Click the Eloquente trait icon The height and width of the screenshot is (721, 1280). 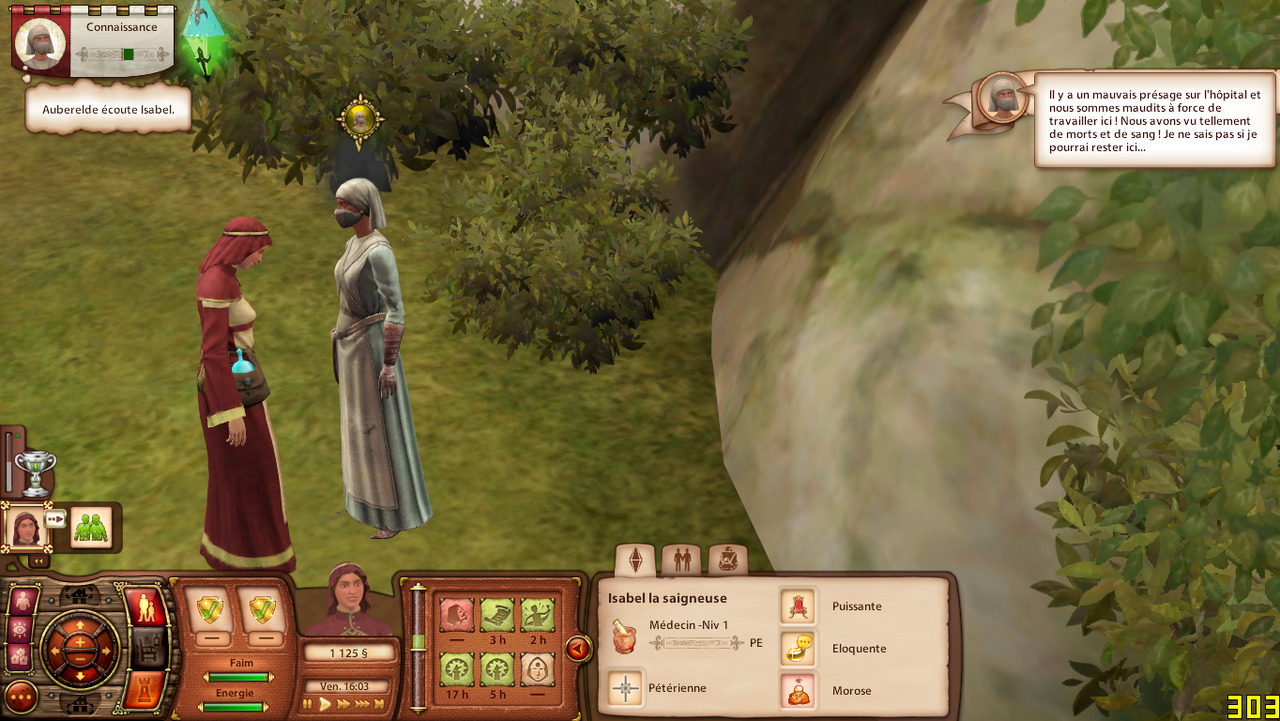[798, 648]
